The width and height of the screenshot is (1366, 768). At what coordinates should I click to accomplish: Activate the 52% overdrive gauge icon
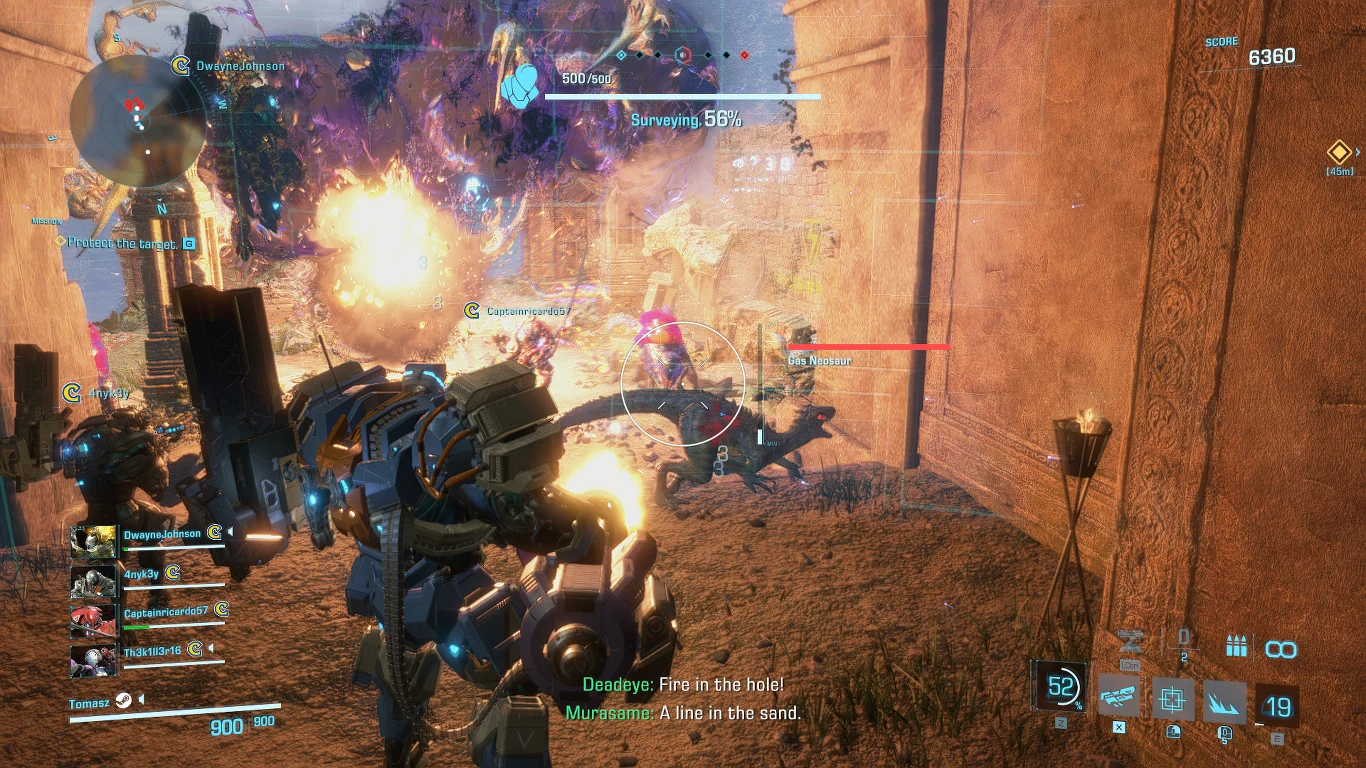(x=1061, y=687)
